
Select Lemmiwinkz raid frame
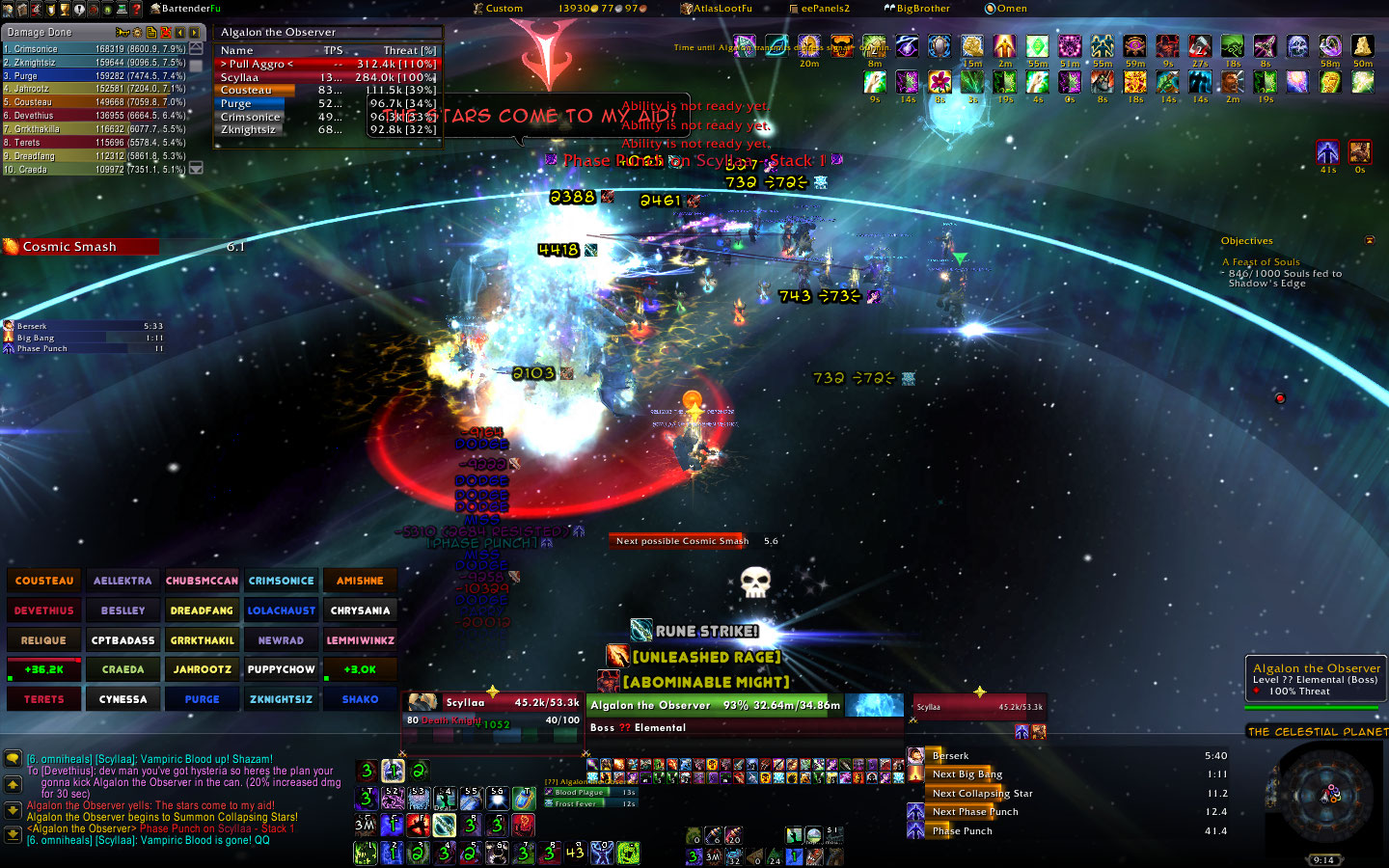coord(360,640)
